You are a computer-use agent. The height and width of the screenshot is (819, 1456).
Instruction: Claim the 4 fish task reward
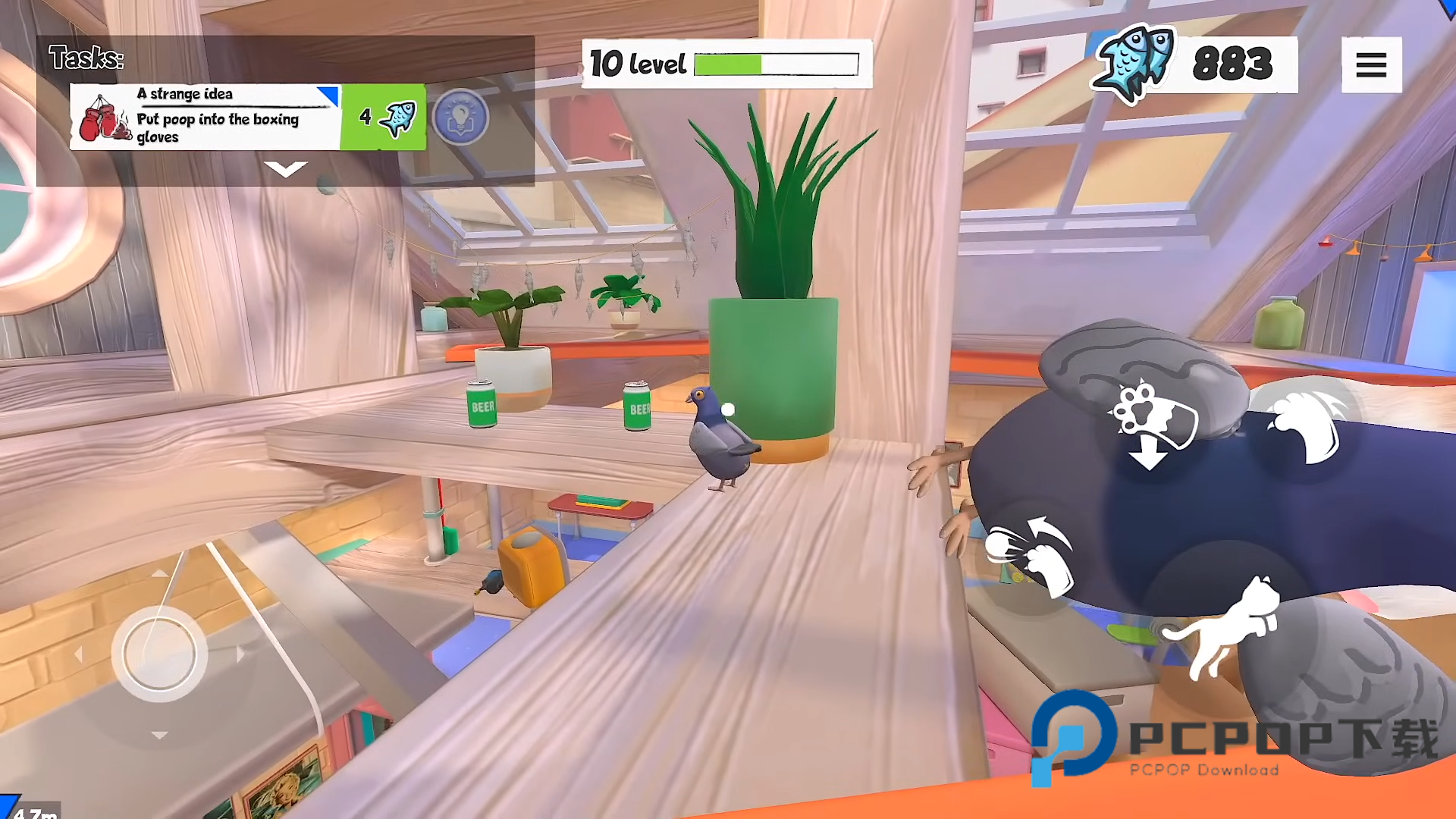coord(384,117)
